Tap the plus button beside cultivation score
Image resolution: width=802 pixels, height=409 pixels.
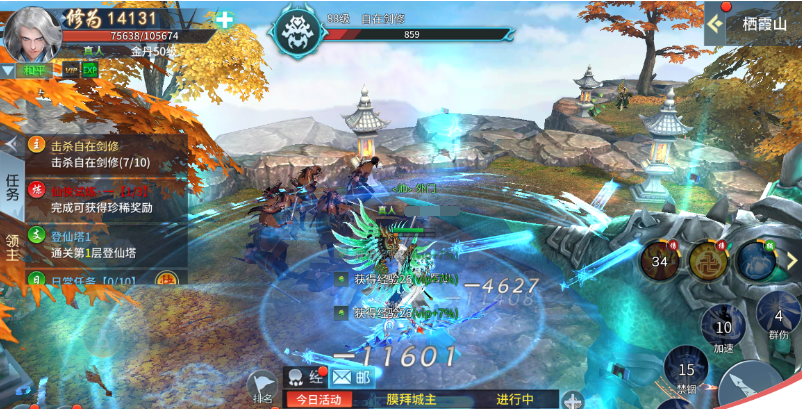coord(224,19)
